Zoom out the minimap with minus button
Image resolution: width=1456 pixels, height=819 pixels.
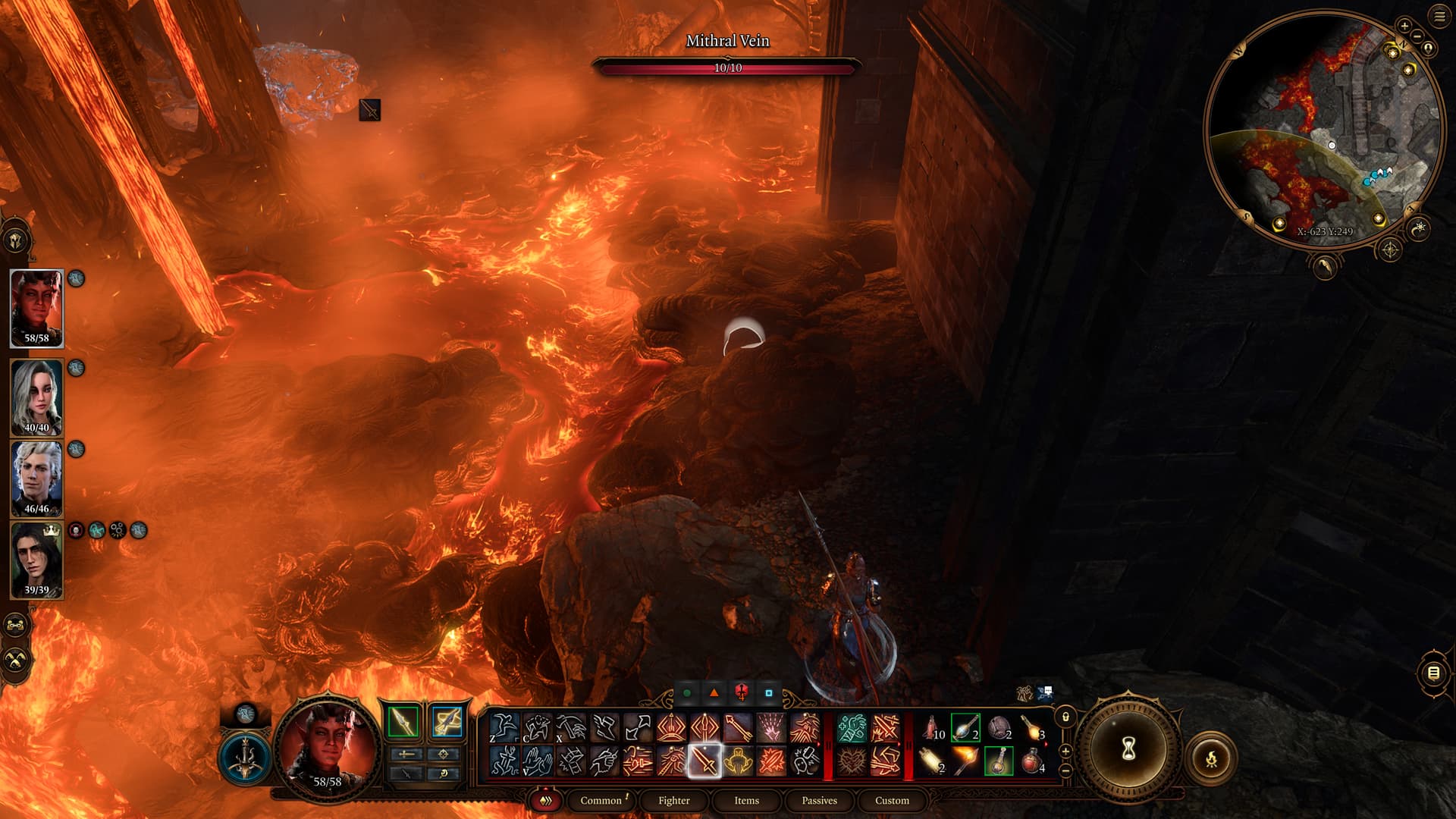[x=1417, y=36]
